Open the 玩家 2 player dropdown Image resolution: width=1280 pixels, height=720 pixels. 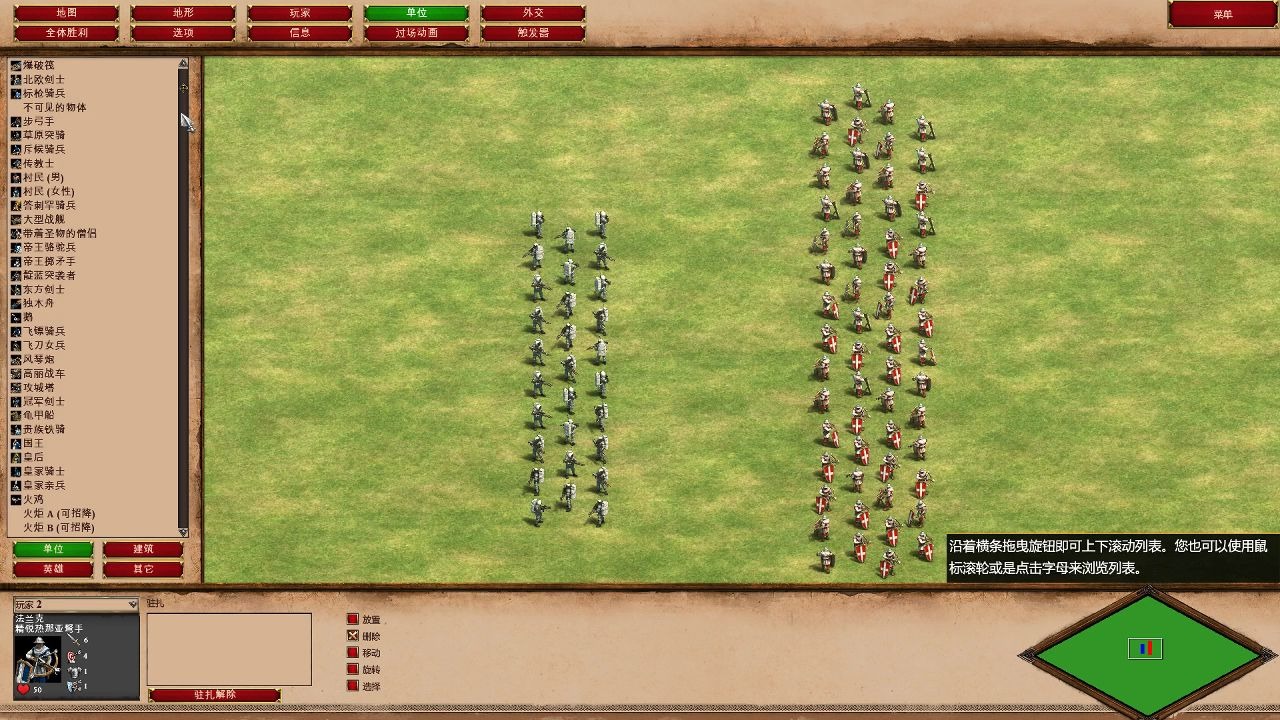(x=75, y=603)
